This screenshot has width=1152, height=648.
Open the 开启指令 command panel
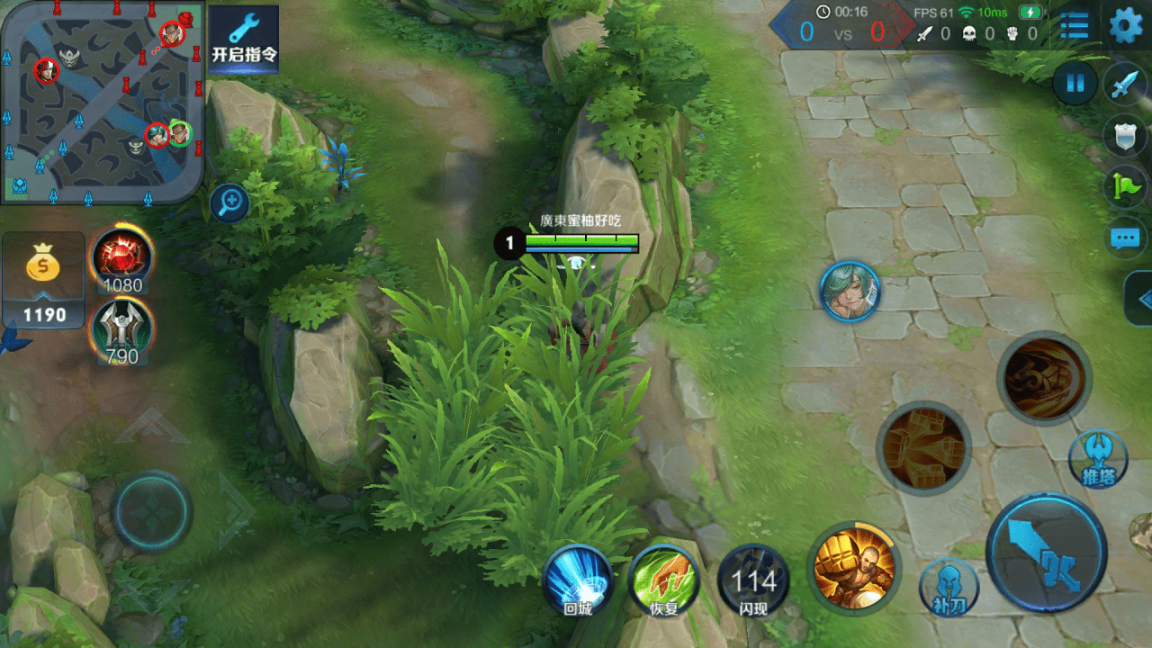pos(244,38)
